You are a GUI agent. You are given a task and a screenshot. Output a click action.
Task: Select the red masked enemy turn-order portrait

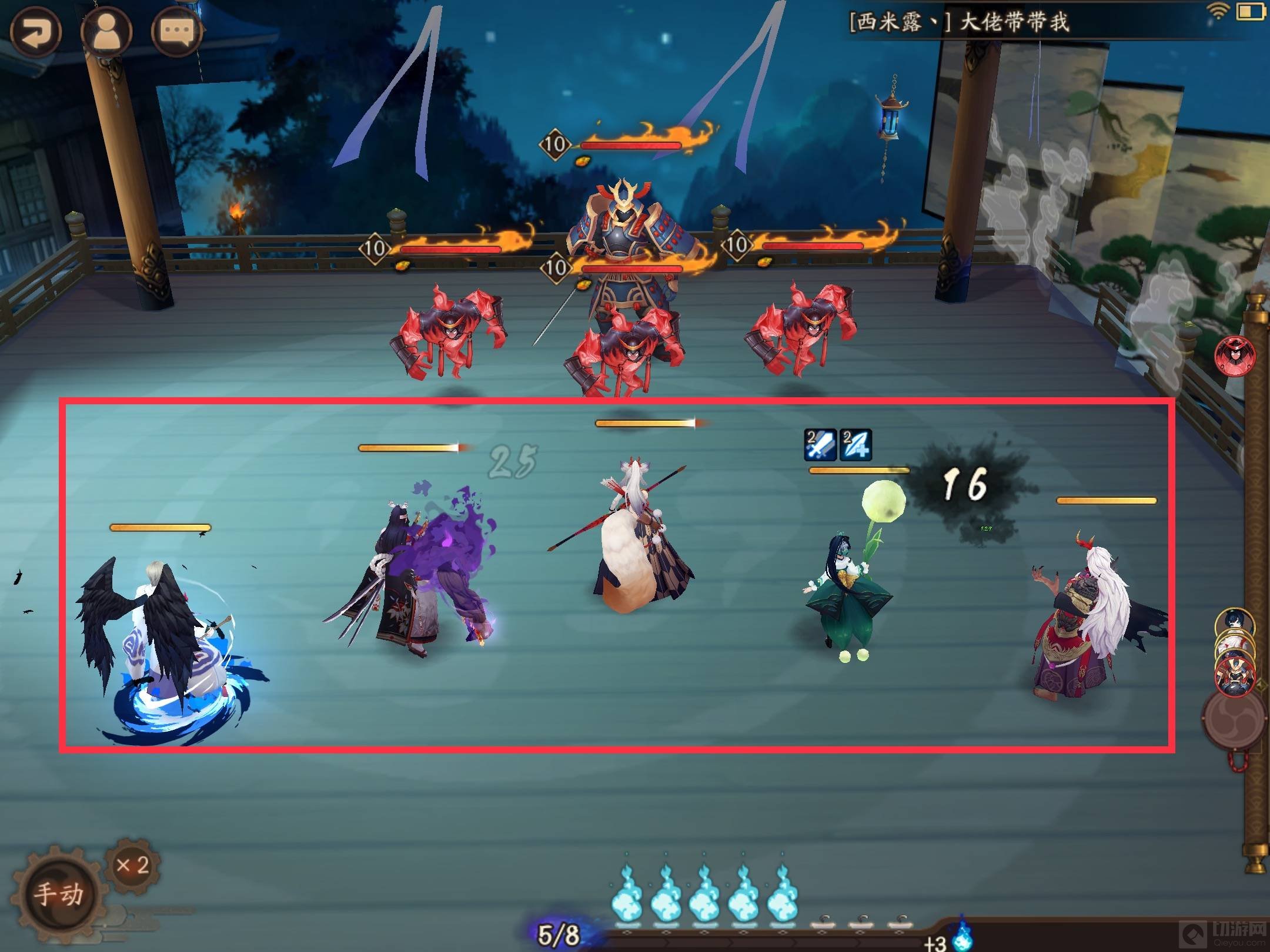[1235, 356]
